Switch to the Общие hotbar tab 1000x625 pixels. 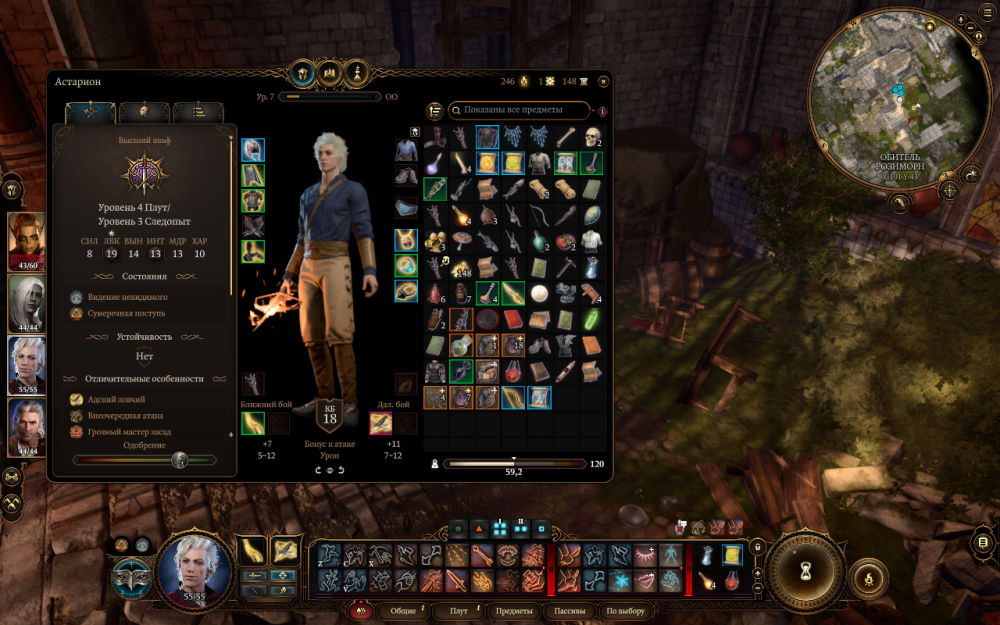click(x=403, y=611)
